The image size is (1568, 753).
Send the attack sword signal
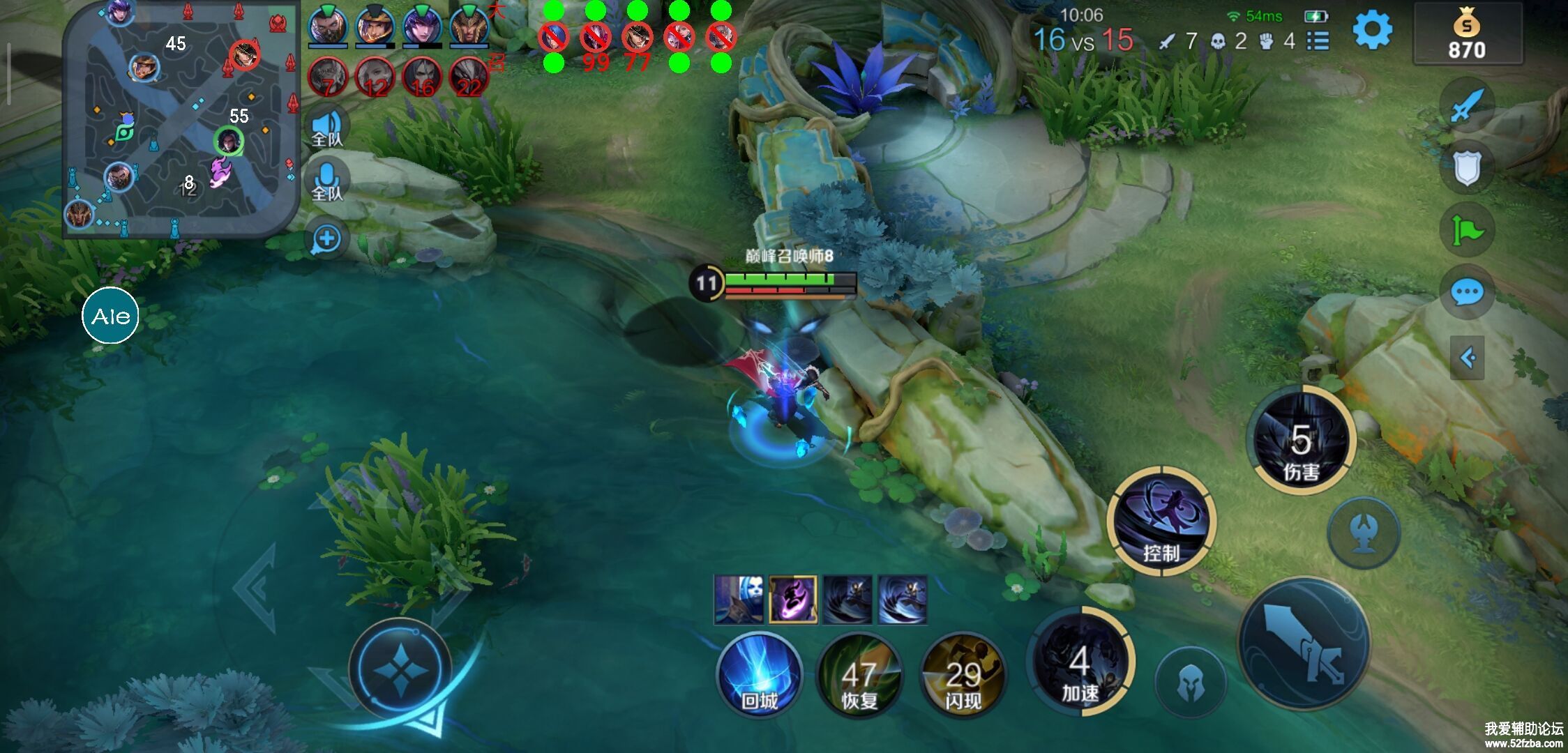pos(1467,106)
